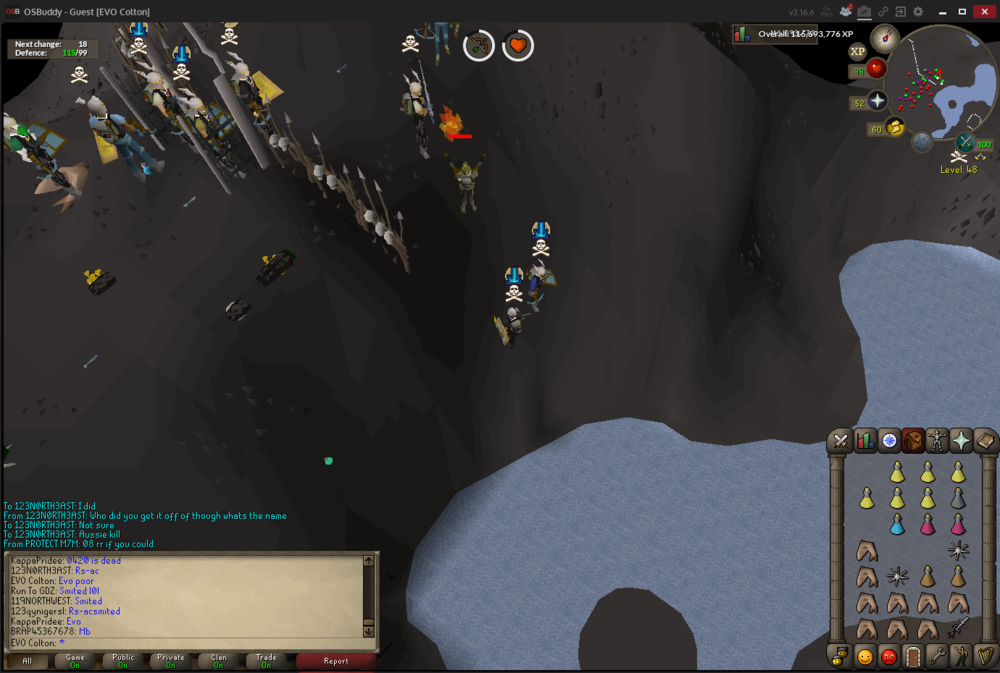The width and height of the screenshot is (1000, 673).
Task: Toggle the run energy boot orb
Action: pyautogui.click(x=894, y=127)
